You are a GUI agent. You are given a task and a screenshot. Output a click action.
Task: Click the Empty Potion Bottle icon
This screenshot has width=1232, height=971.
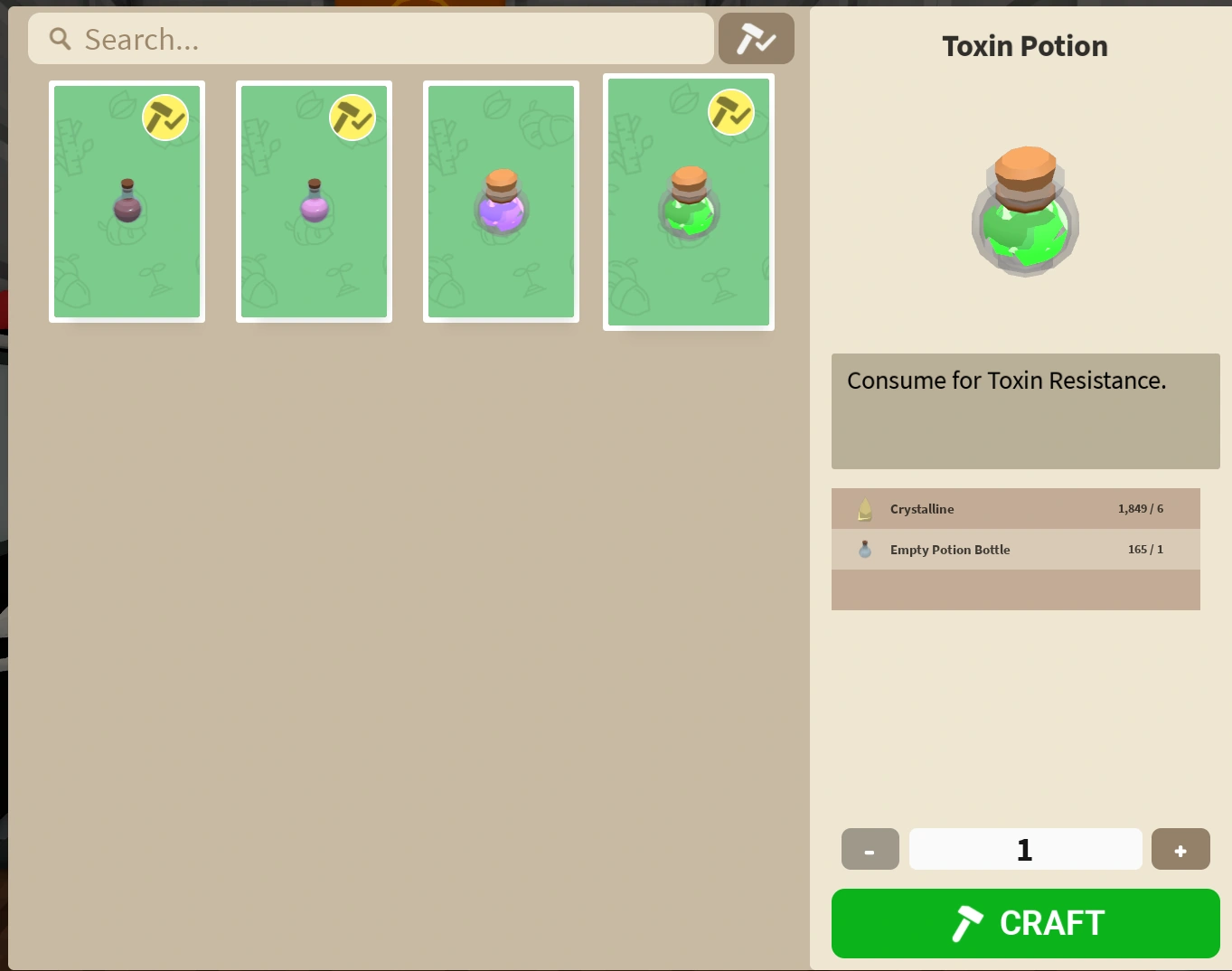click(x=864, y=549)
